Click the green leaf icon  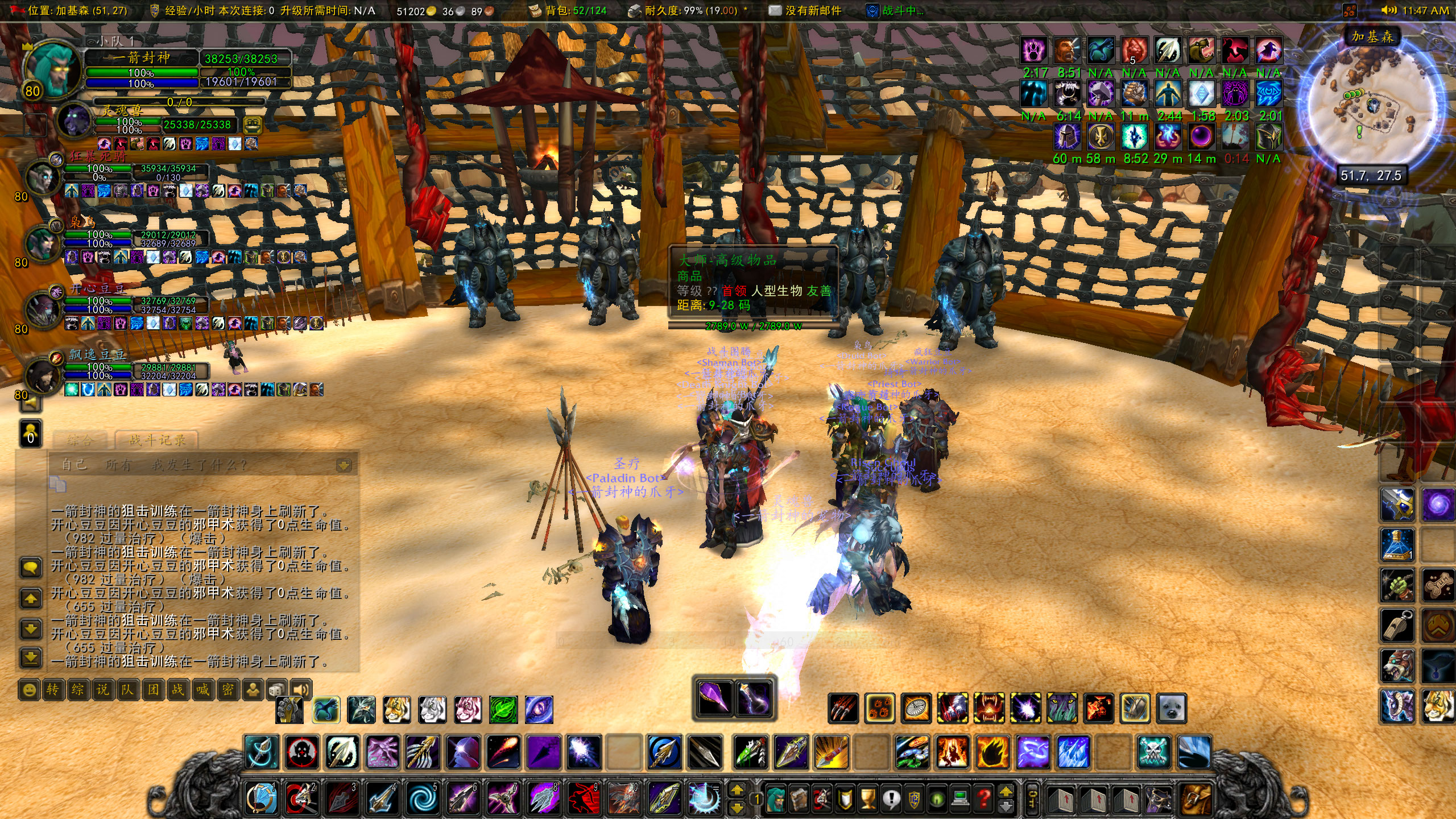click(x=503, y=710)
